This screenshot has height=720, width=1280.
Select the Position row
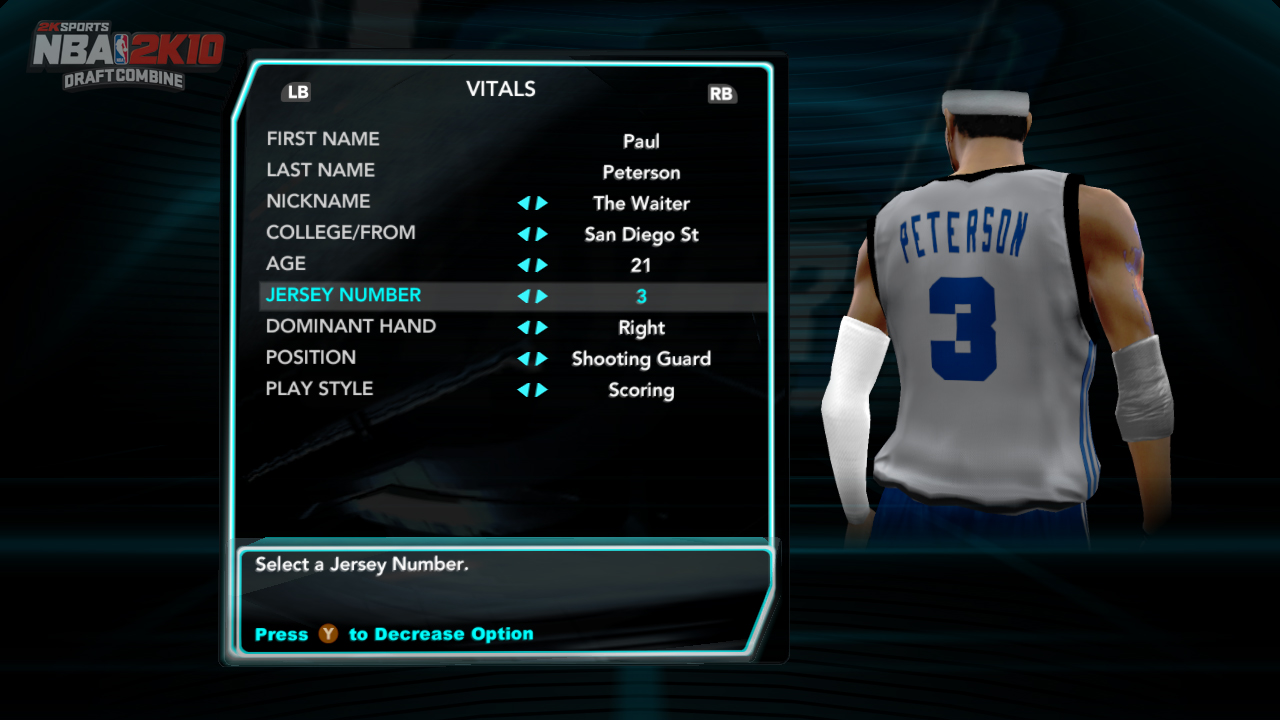pos(310,357)
